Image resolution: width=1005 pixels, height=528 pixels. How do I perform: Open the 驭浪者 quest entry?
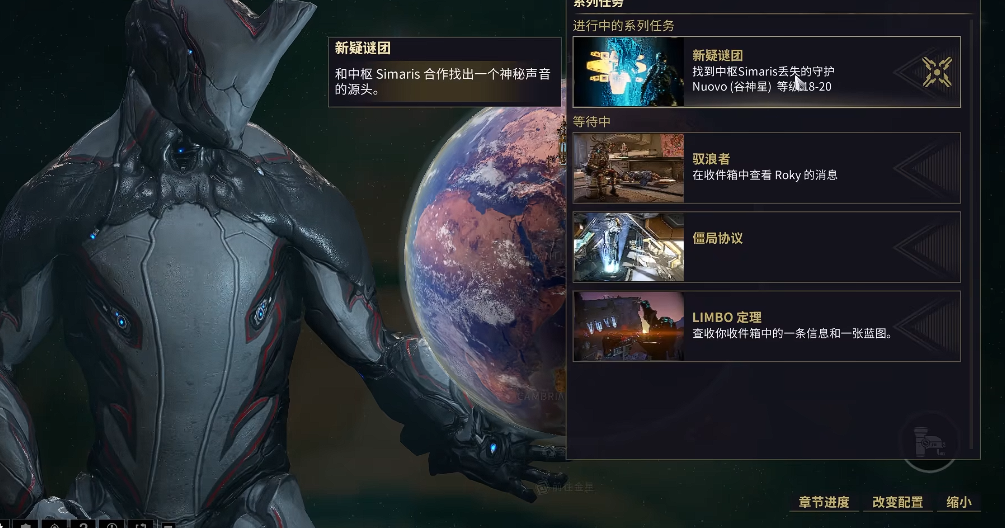click(765, 168)
